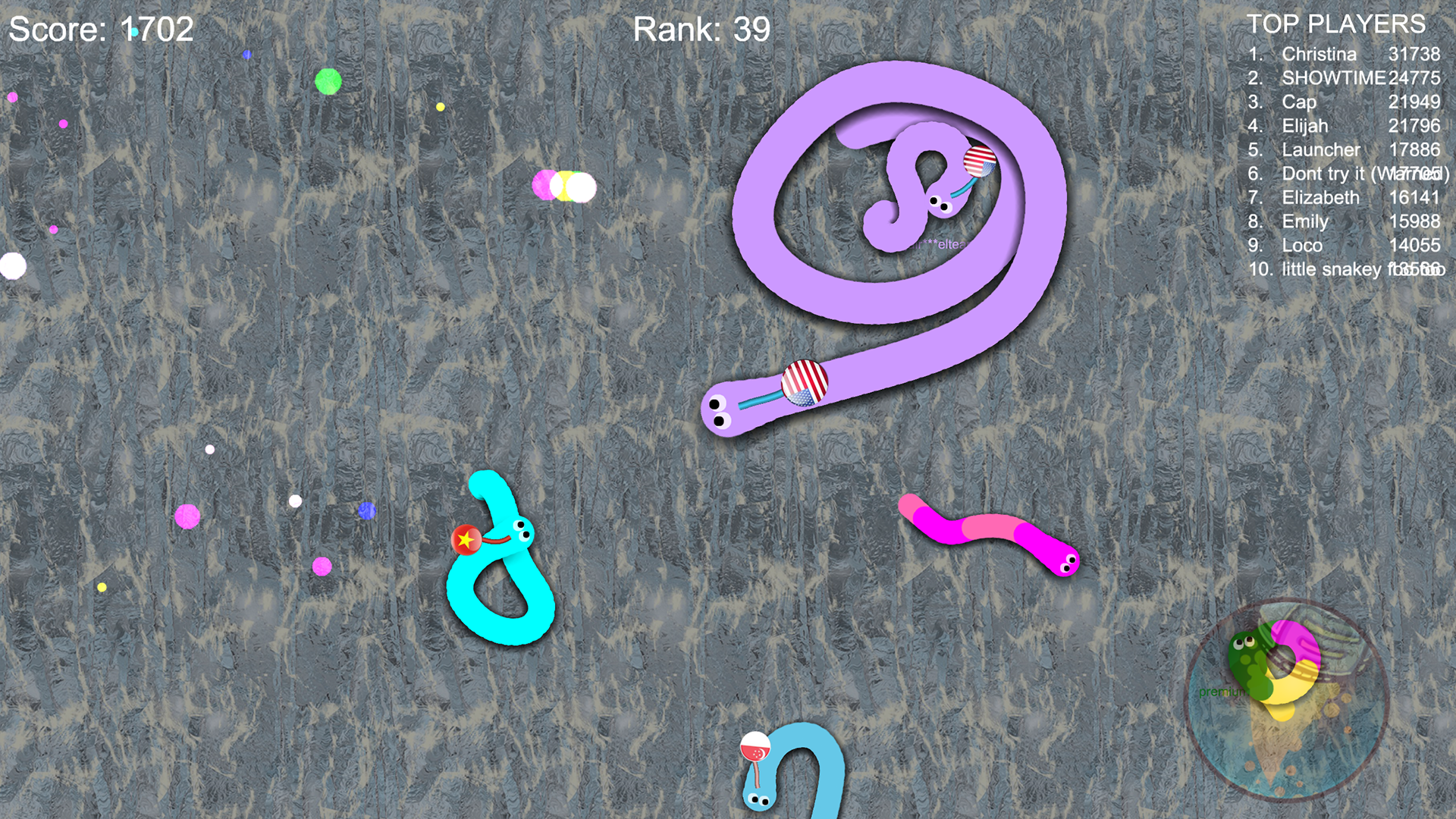1456x819 pixels.
Task: Select Christina on the leaderboard
Action: (1319, 55)
